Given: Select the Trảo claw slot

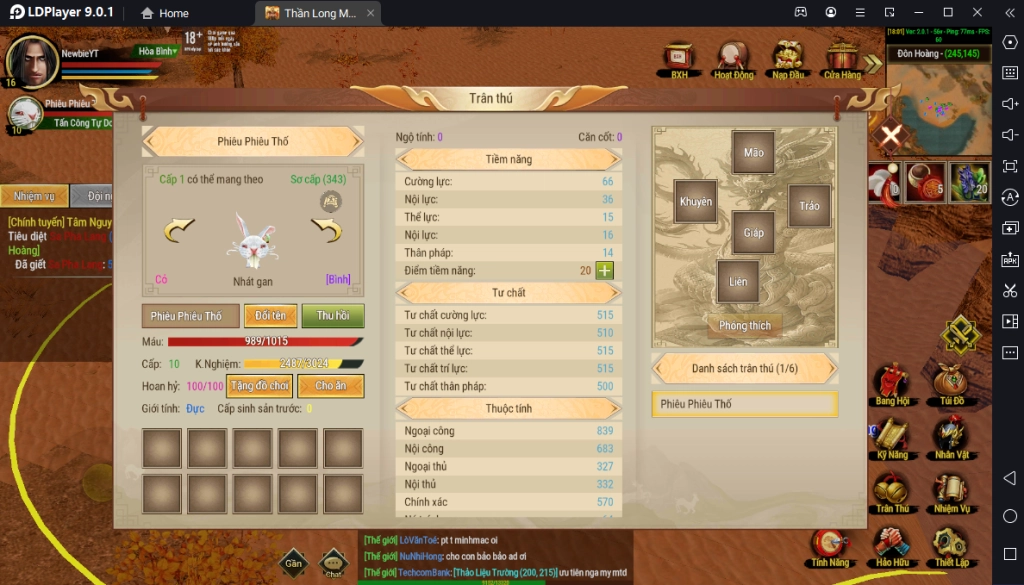Looking at the screenshot, I should [x=809, y=206].
